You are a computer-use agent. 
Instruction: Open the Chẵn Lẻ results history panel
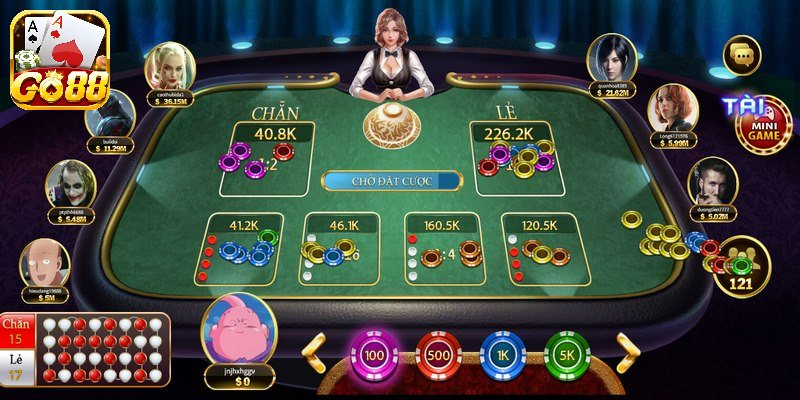tap(85, 348)
